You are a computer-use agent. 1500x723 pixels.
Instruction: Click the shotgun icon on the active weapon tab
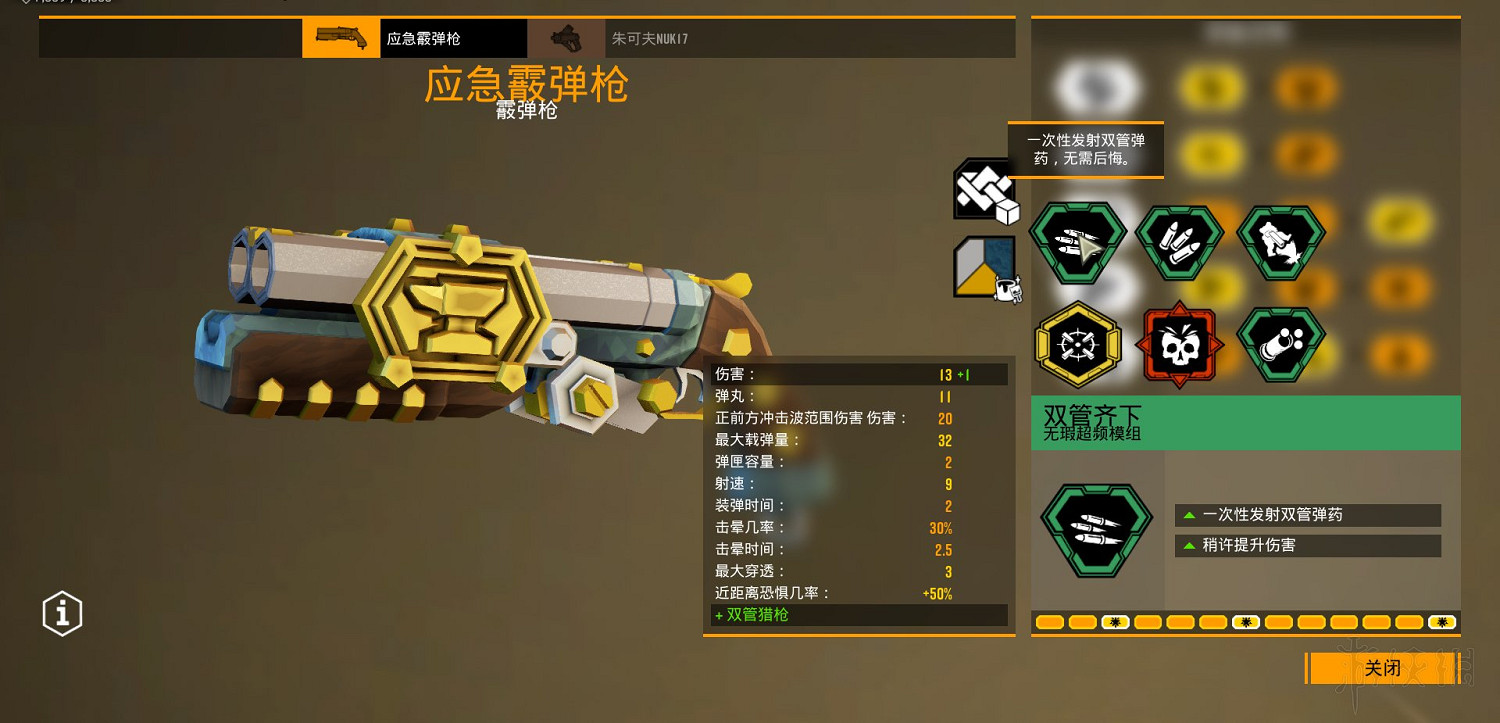[341, 37]
